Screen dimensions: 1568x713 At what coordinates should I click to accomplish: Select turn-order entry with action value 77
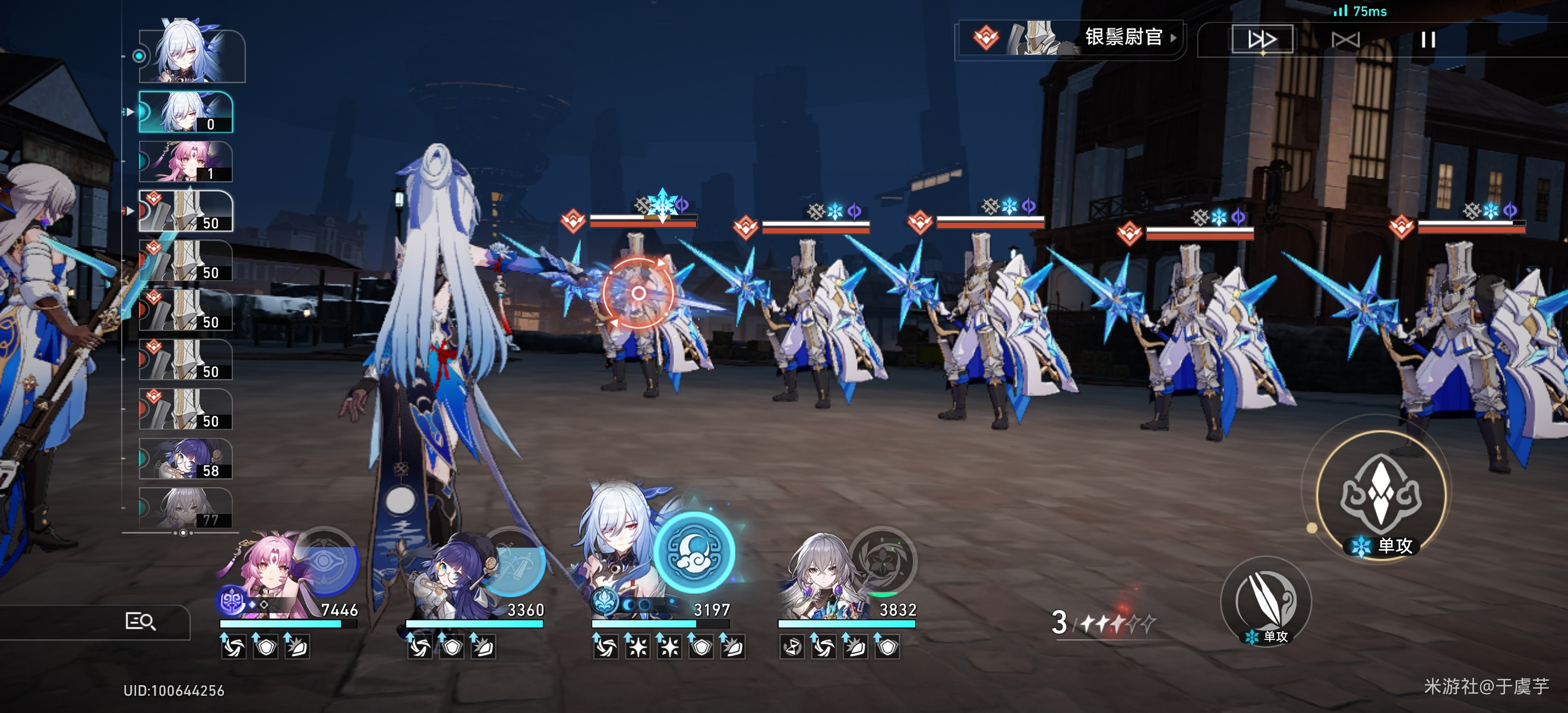(x=186, y=508)
